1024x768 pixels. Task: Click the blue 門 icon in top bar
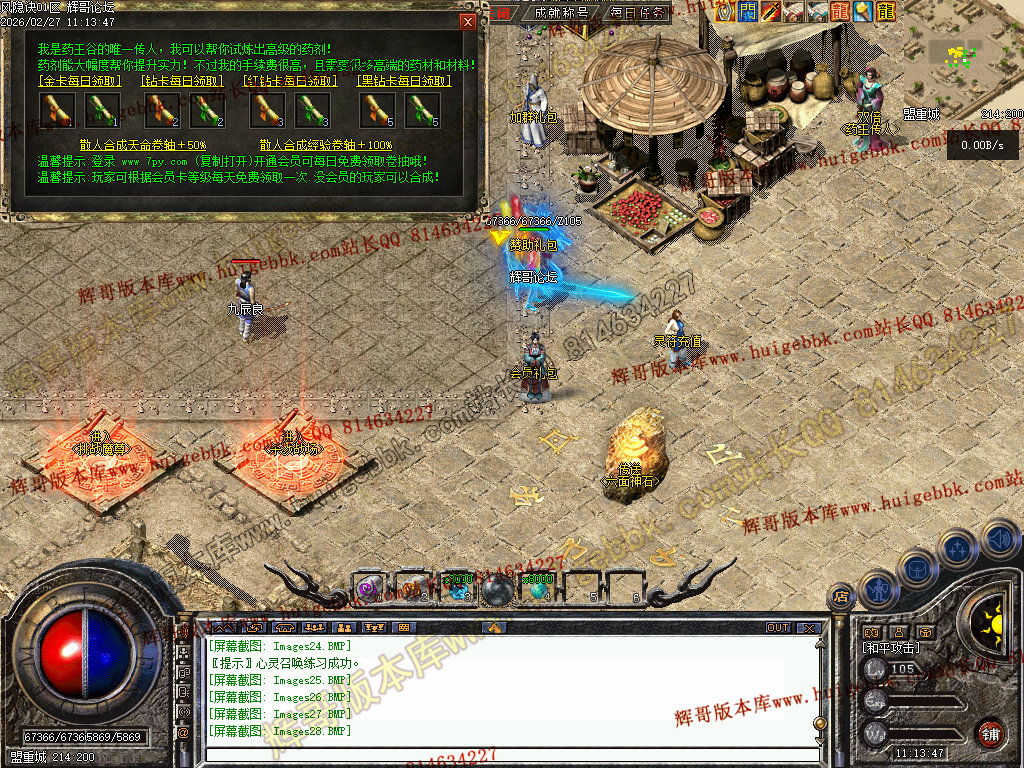point(748,11)
